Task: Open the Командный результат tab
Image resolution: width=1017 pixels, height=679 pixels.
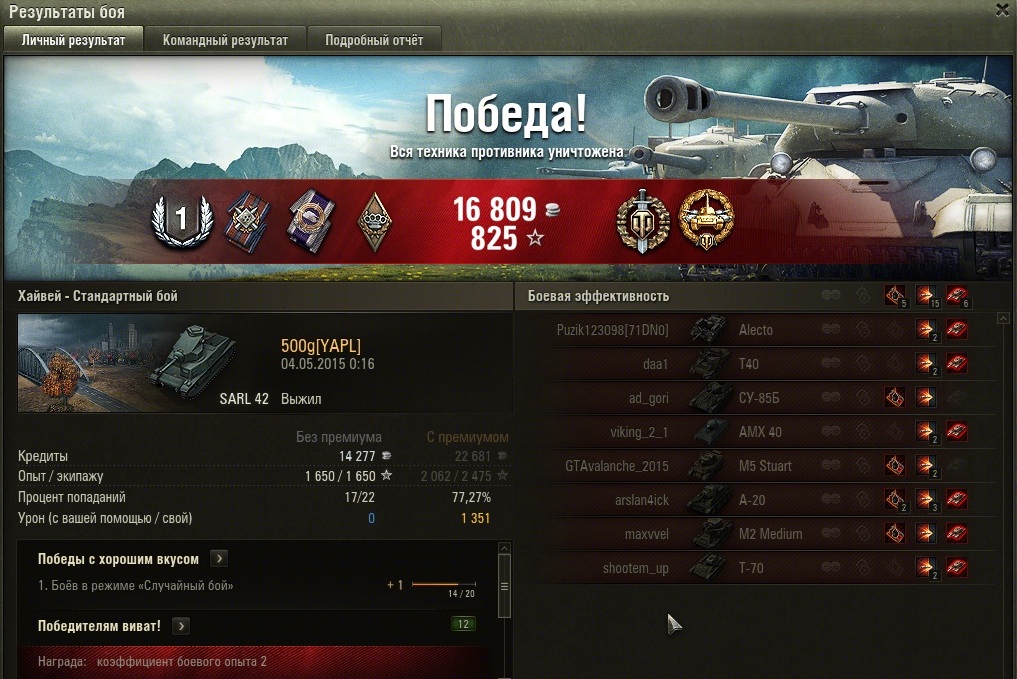Action: [225, 40]
